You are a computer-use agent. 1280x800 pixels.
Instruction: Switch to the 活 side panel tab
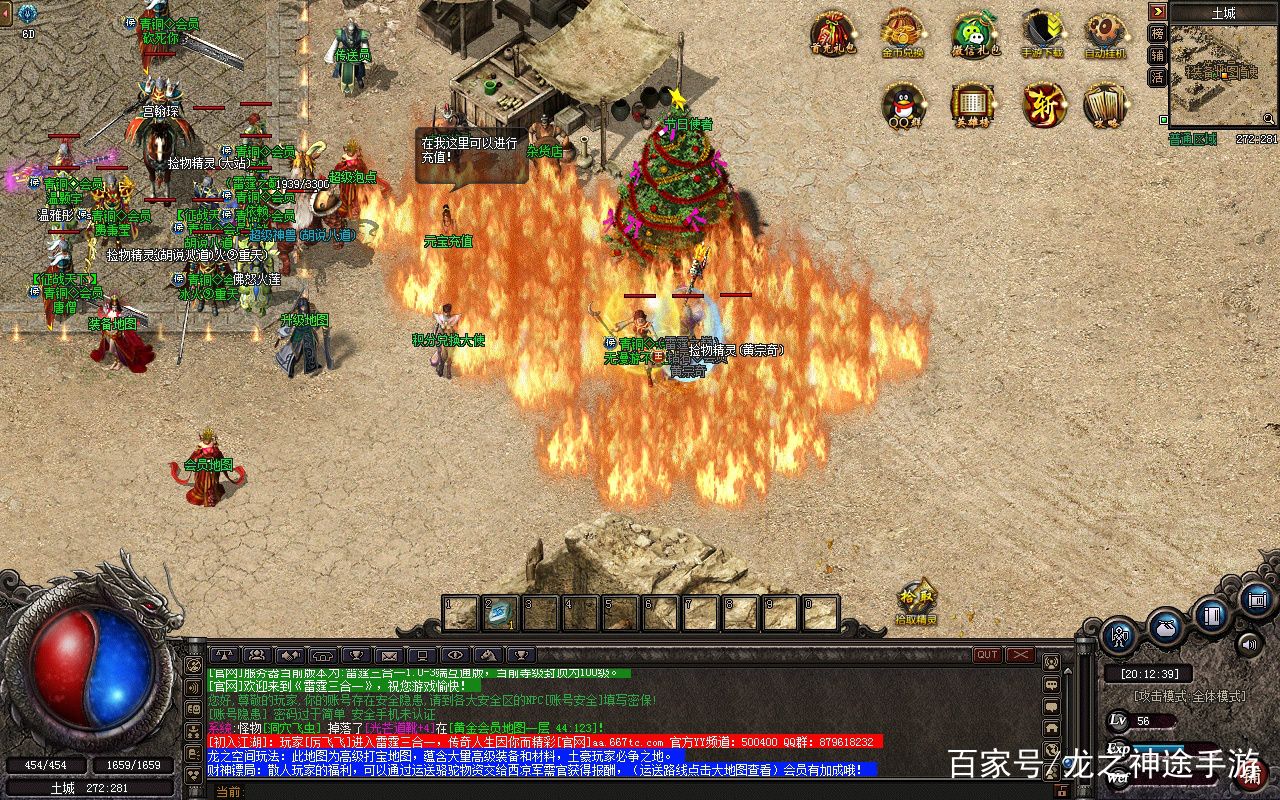point(1158,76)
